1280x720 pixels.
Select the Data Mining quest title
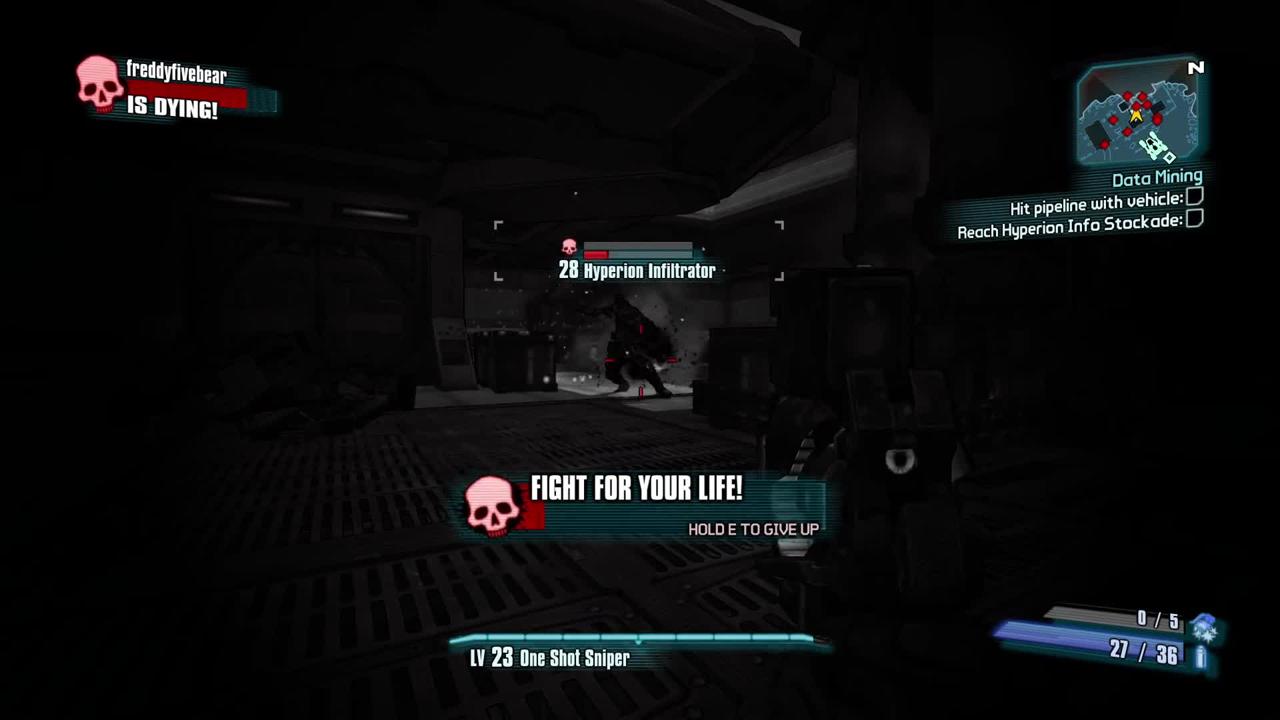coord(1156,179)
